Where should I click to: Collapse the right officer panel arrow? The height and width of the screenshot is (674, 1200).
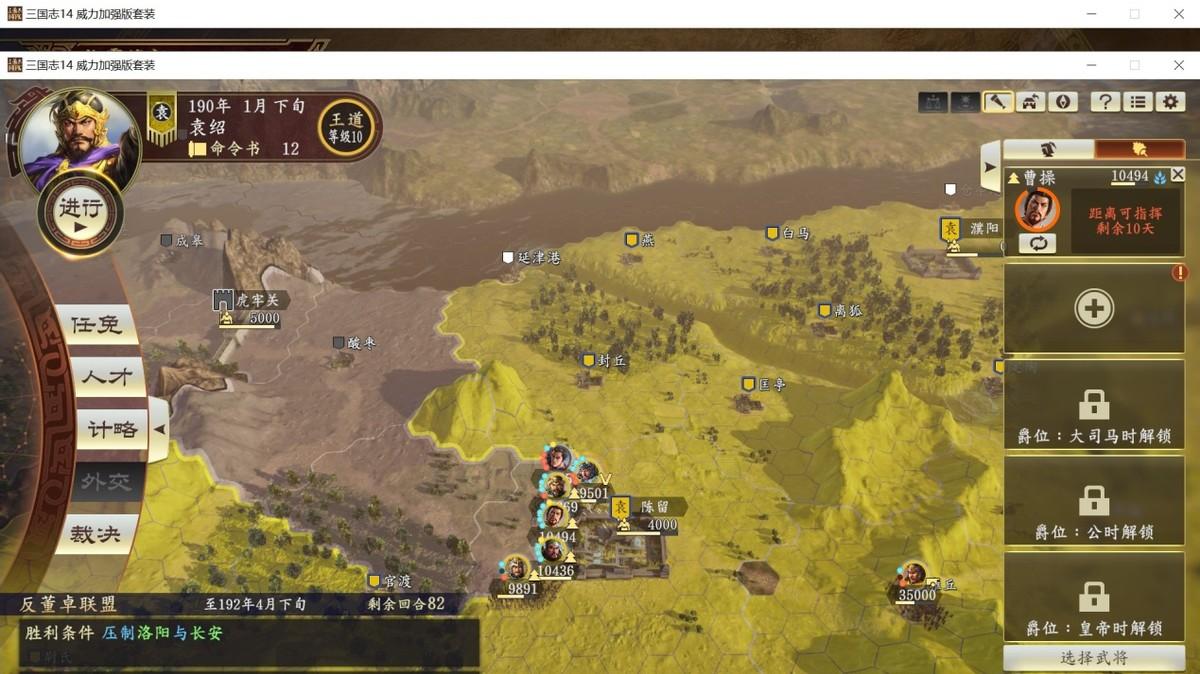point(990,167)
